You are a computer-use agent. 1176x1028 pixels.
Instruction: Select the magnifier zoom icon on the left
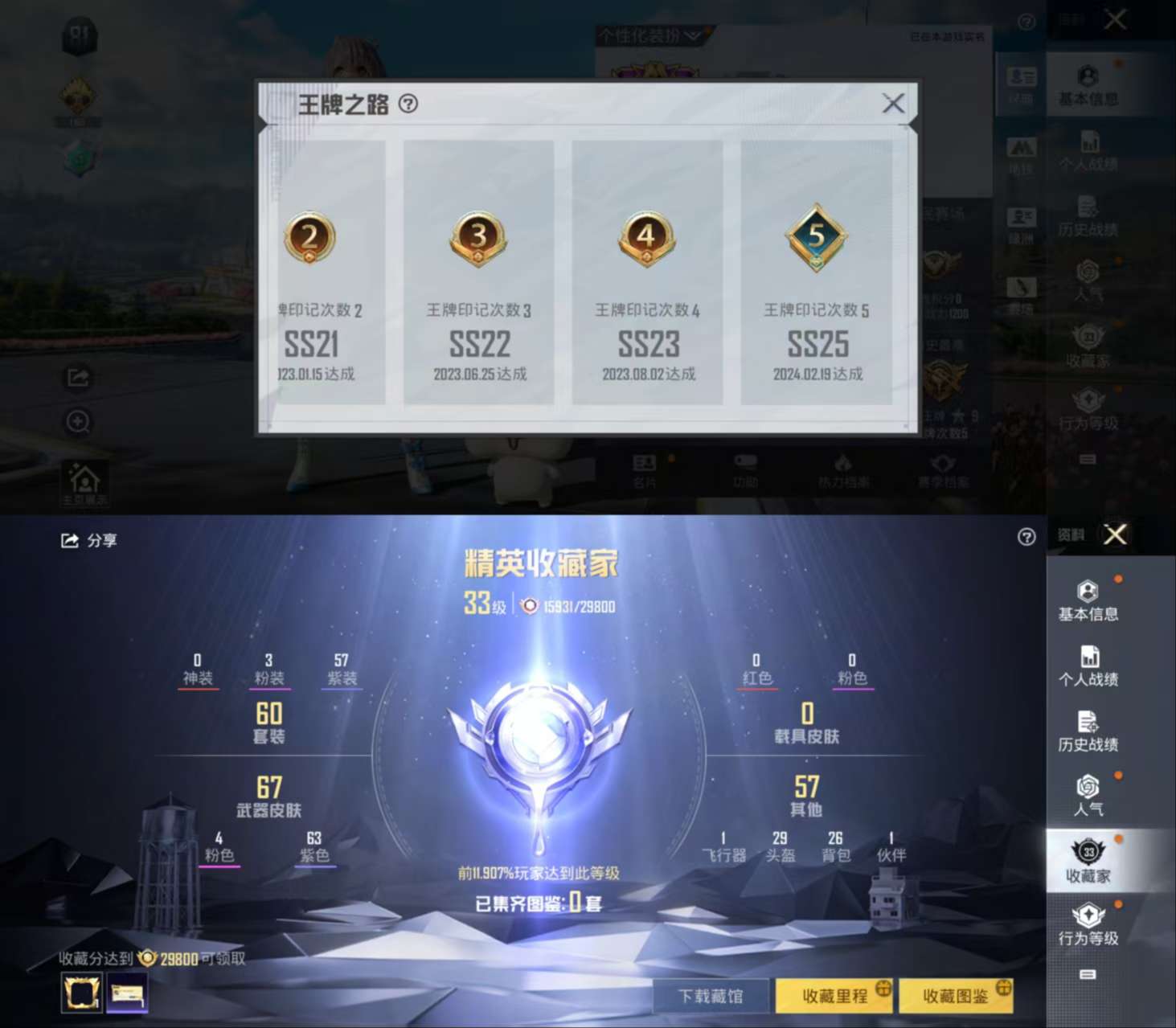click(76, 422)
